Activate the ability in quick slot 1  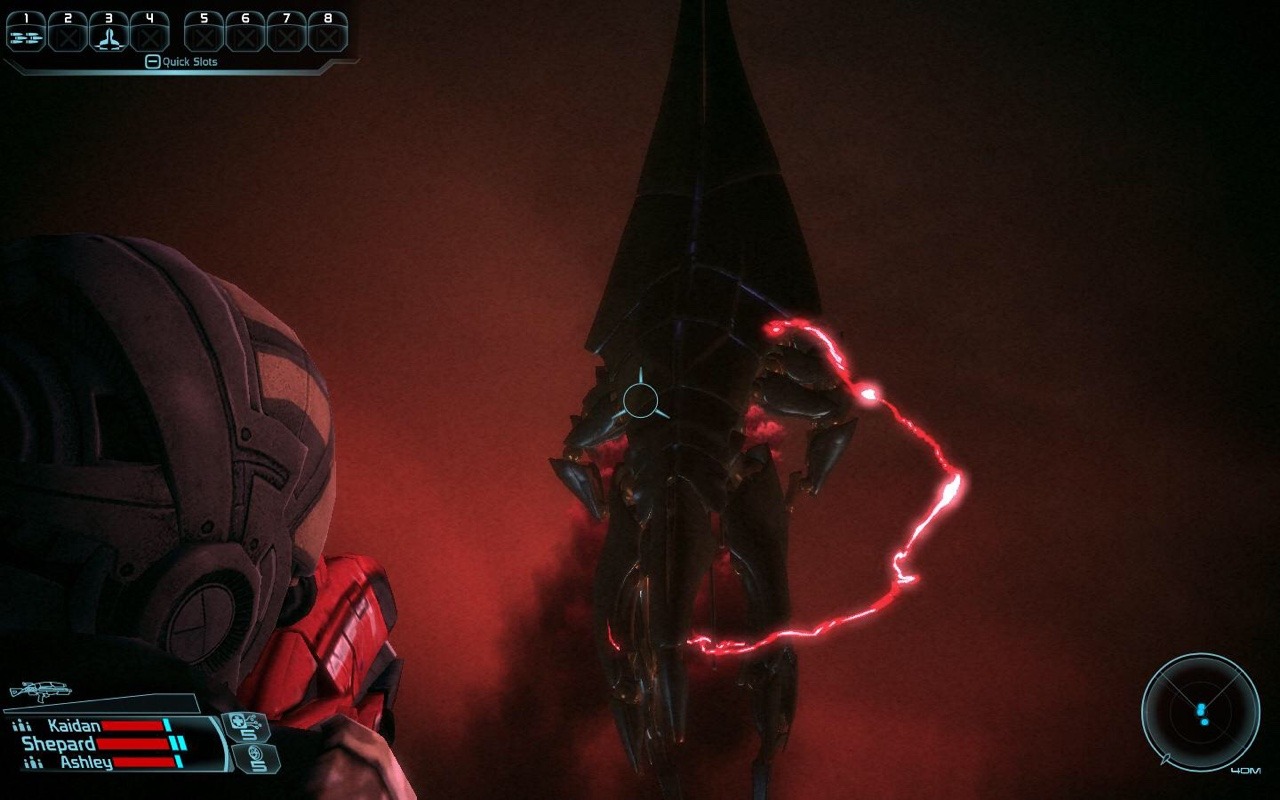coord(25,34)
